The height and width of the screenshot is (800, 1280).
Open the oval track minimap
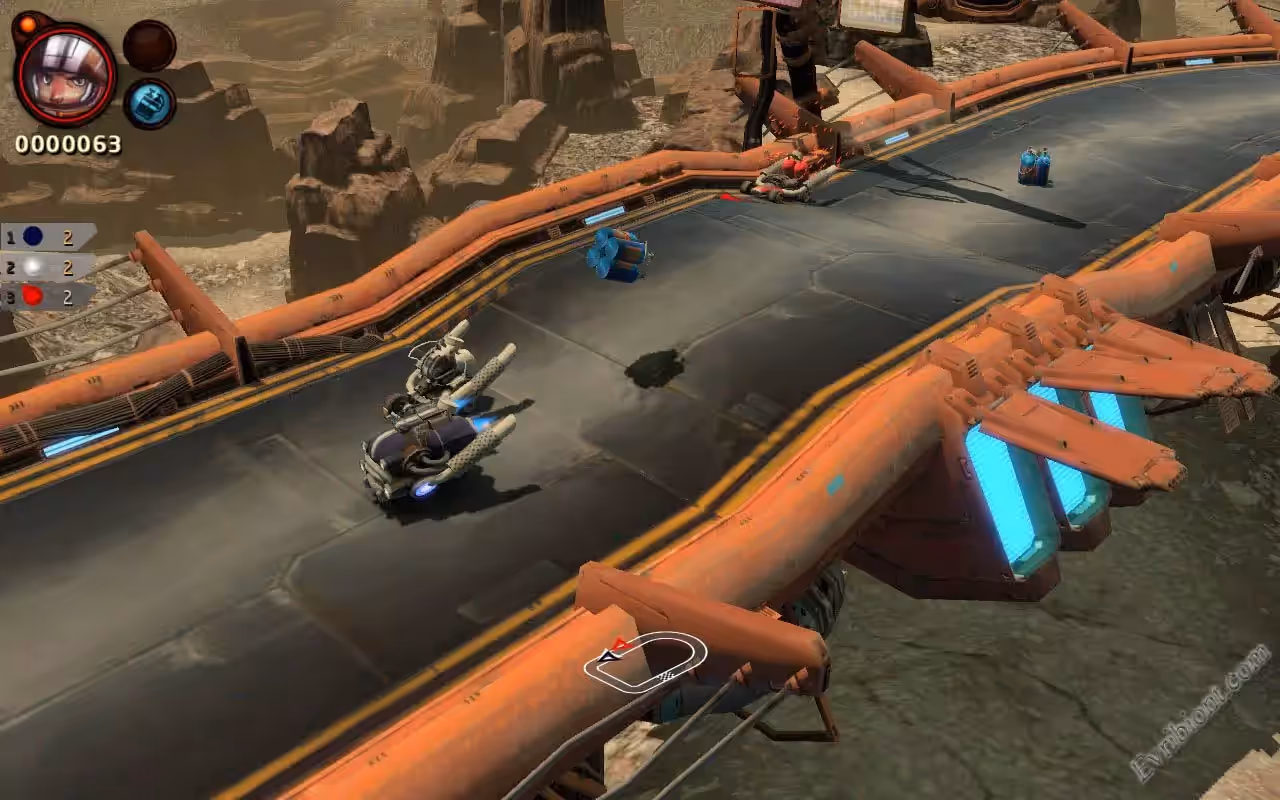coord(645,661)
